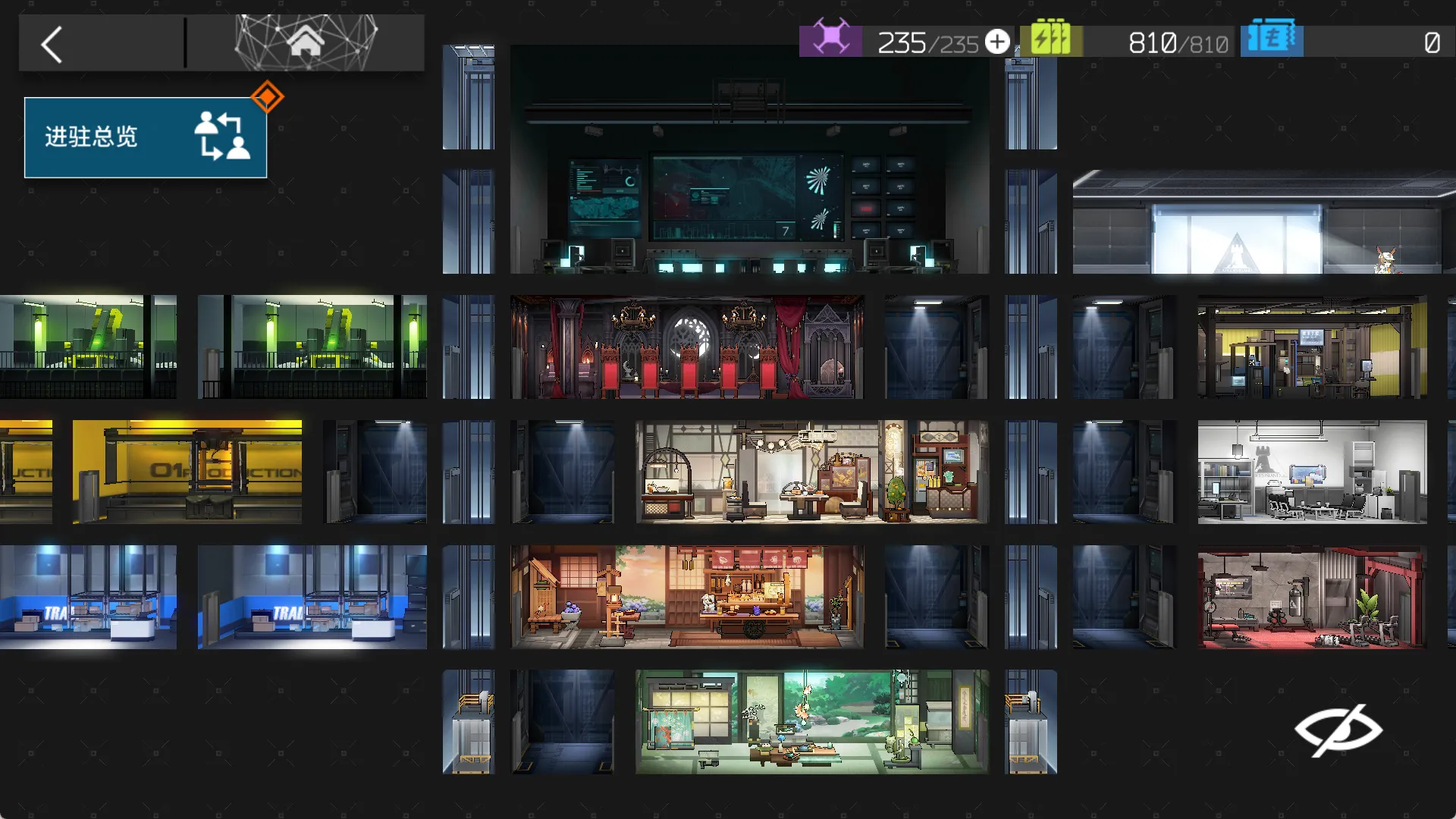Image resolution: width=1456 pixels, height=819 pixels.
Task: Enter the red training room gym
Action: [1312, 597]
